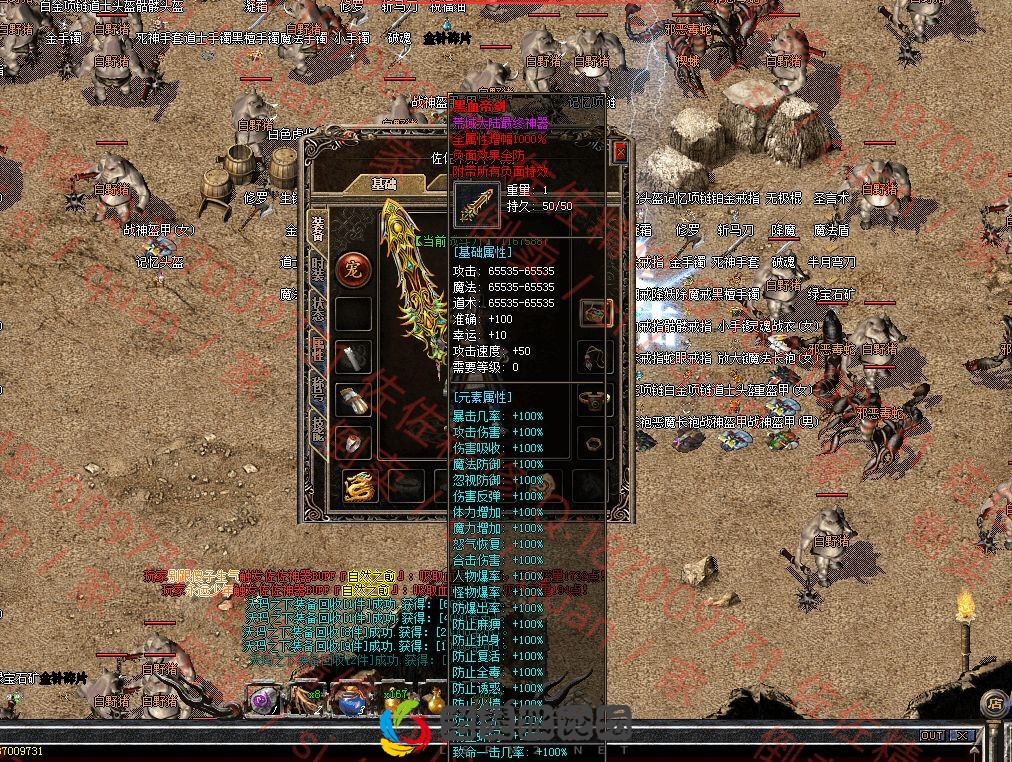
Task: Use the blue potion hotbar item
Action: click(350, 701)
